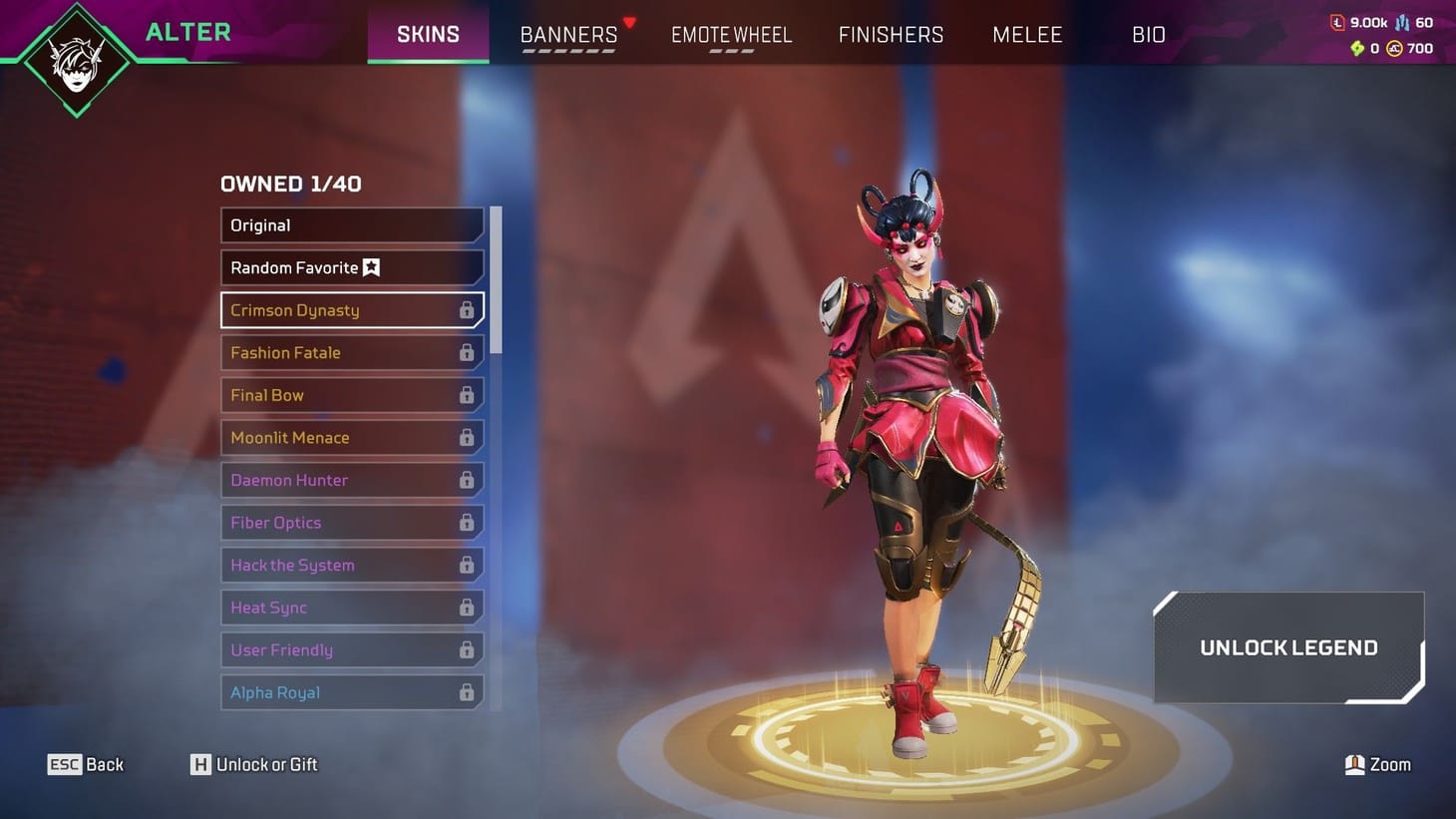Click the Legend Tokens currency icon

coord(1338,22)
